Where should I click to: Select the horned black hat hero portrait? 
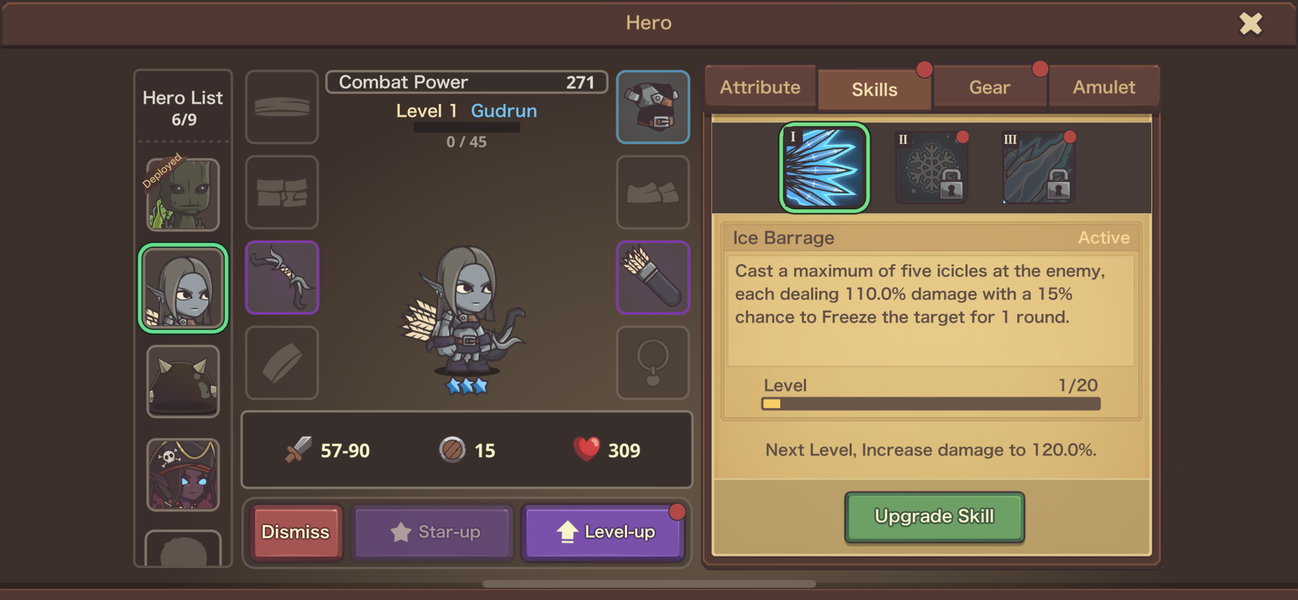pyautogui.click(x=183, y=381)
